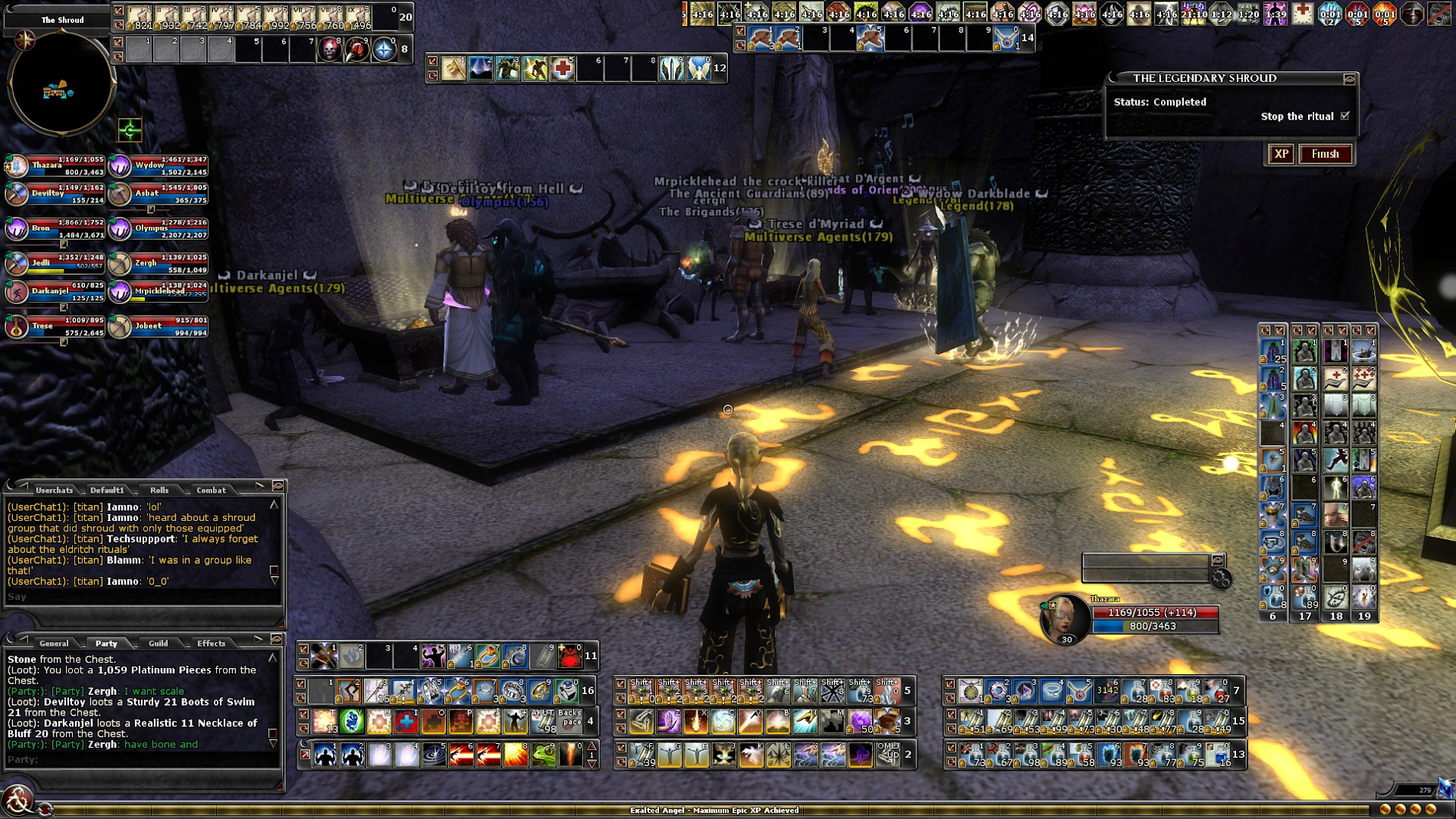1456x819 pixels.
Task: Switch to the Combat chat tab
Action: tap(211, 490)
